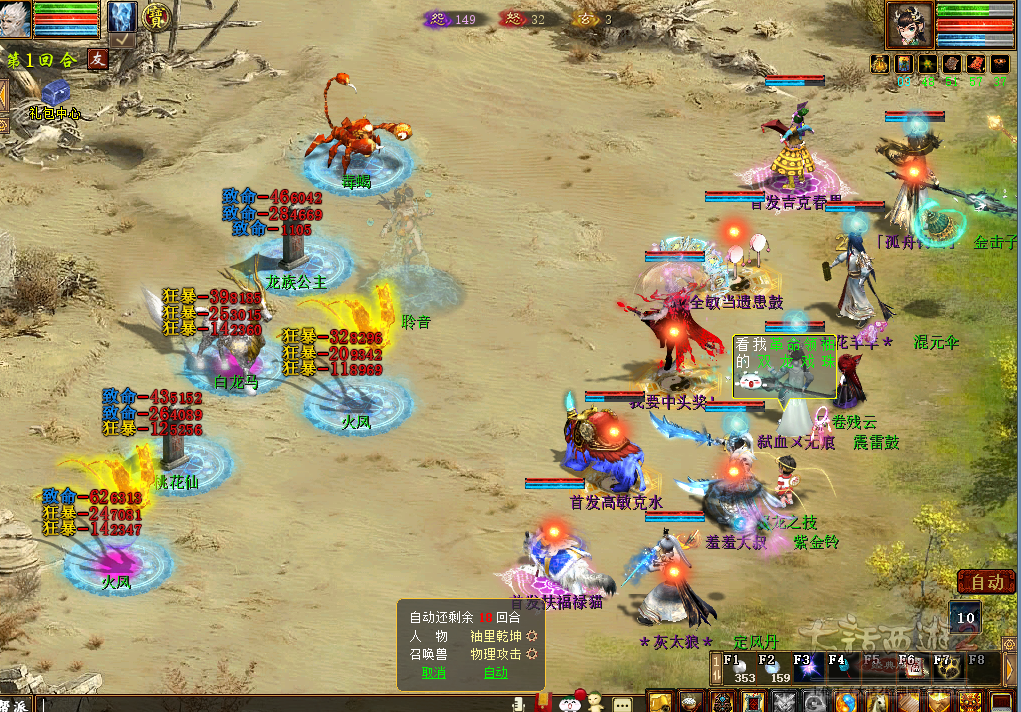Select the ice crystal pet portrait

click(122, 16)
